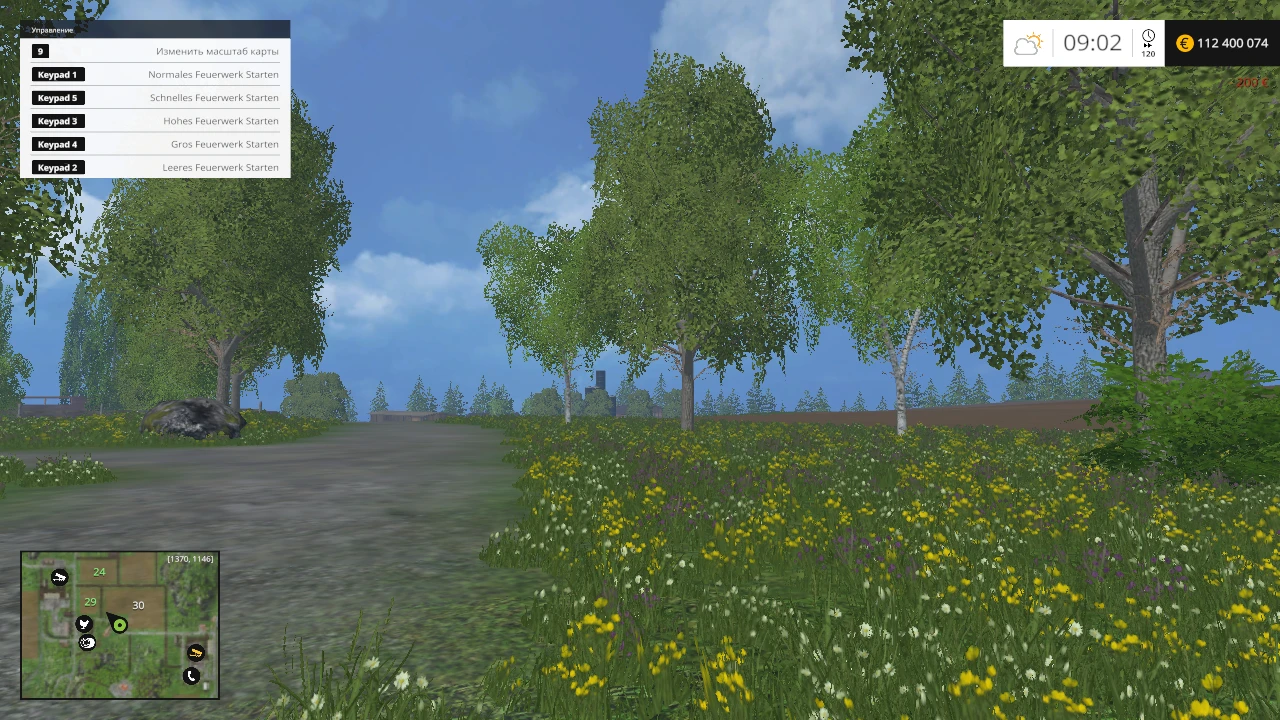Click field number 30 on the minimap
Viewport: 1280px width, 720px height.
138,605
